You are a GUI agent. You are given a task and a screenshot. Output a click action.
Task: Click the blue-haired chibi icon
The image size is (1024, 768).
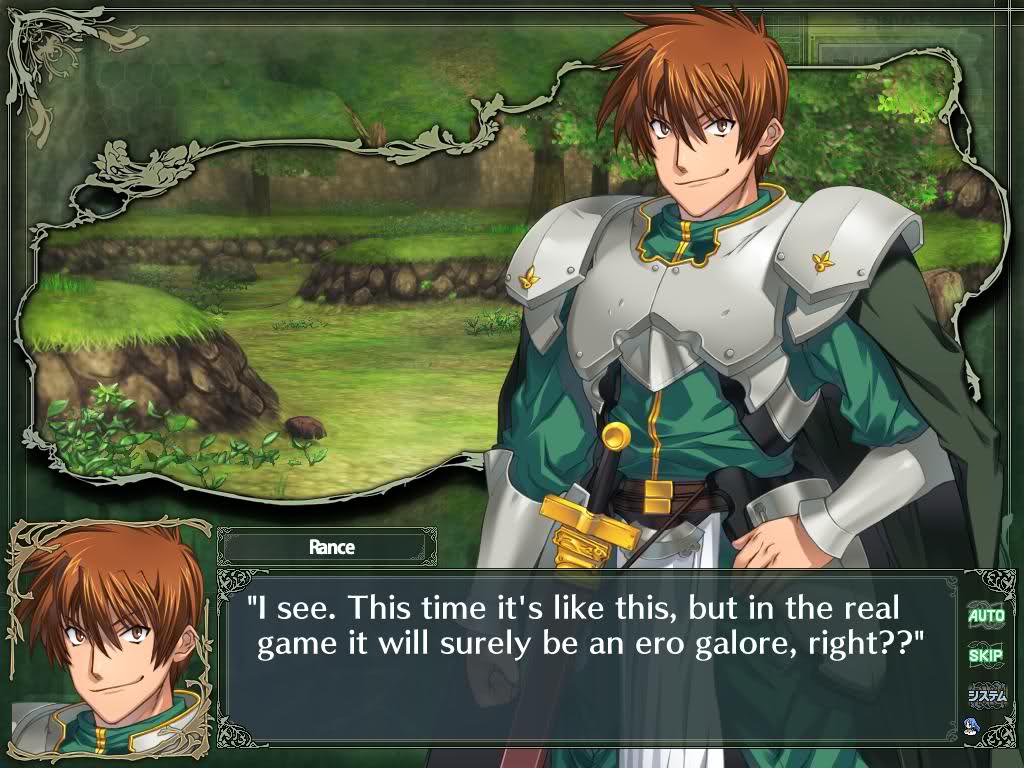pos(970,725)
